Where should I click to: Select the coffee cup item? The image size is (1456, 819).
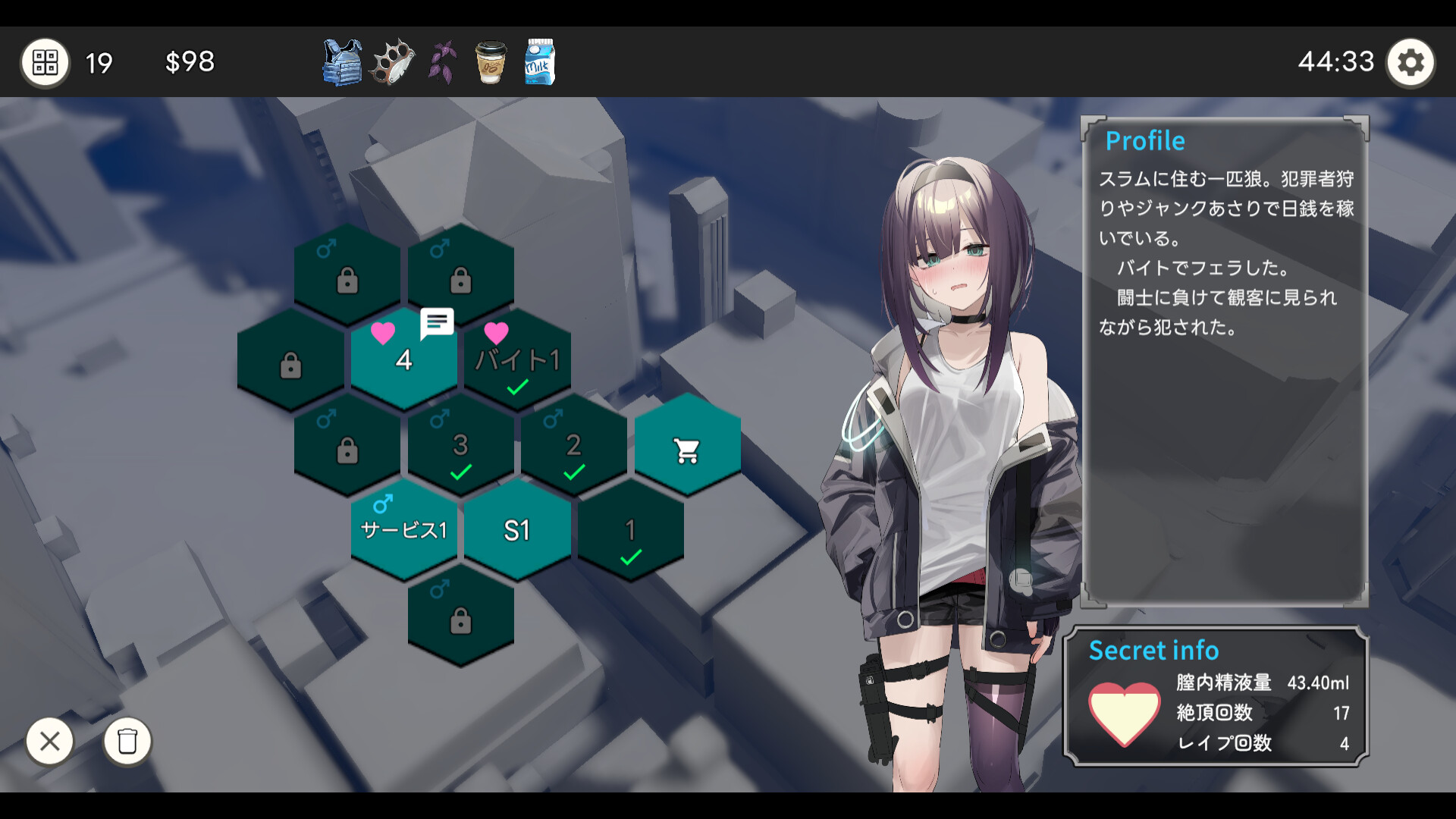tap(490, 62)
